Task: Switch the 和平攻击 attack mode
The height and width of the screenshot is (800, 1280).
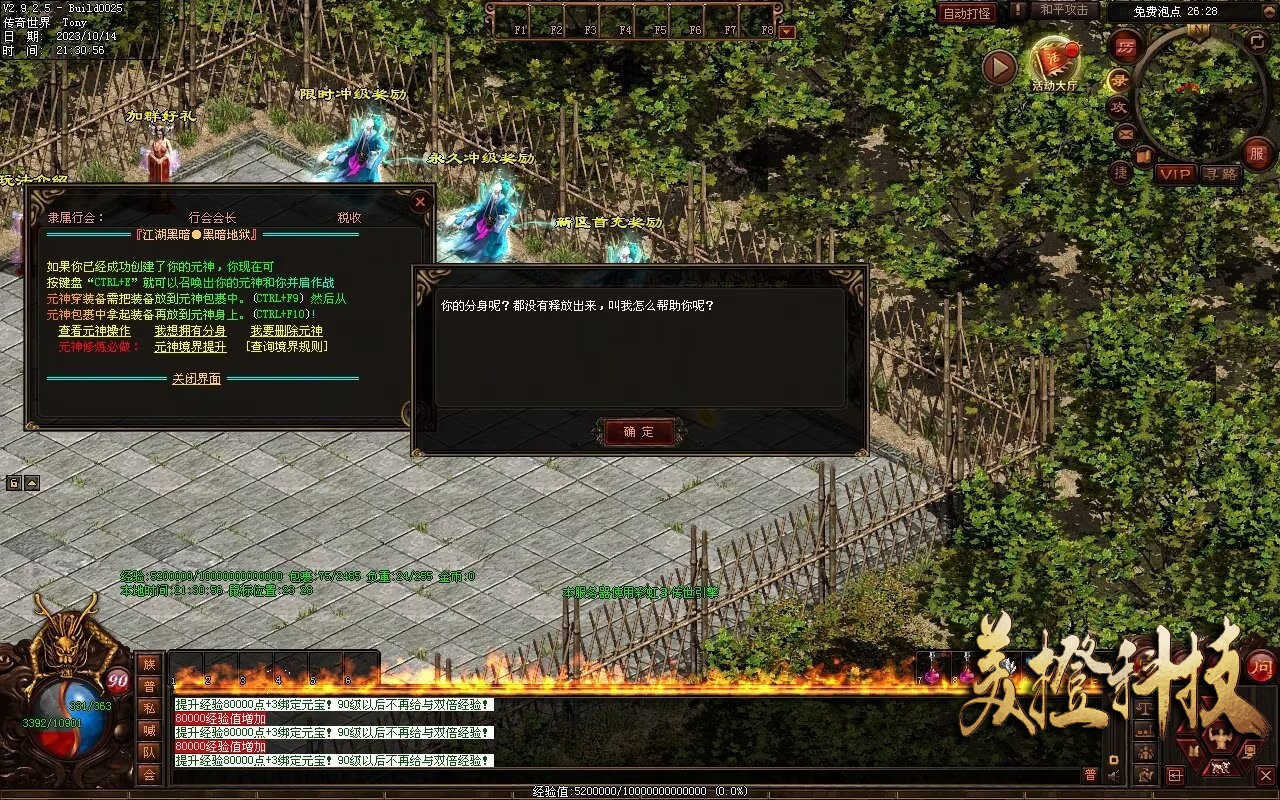Action: click(x=1064, y=10)
